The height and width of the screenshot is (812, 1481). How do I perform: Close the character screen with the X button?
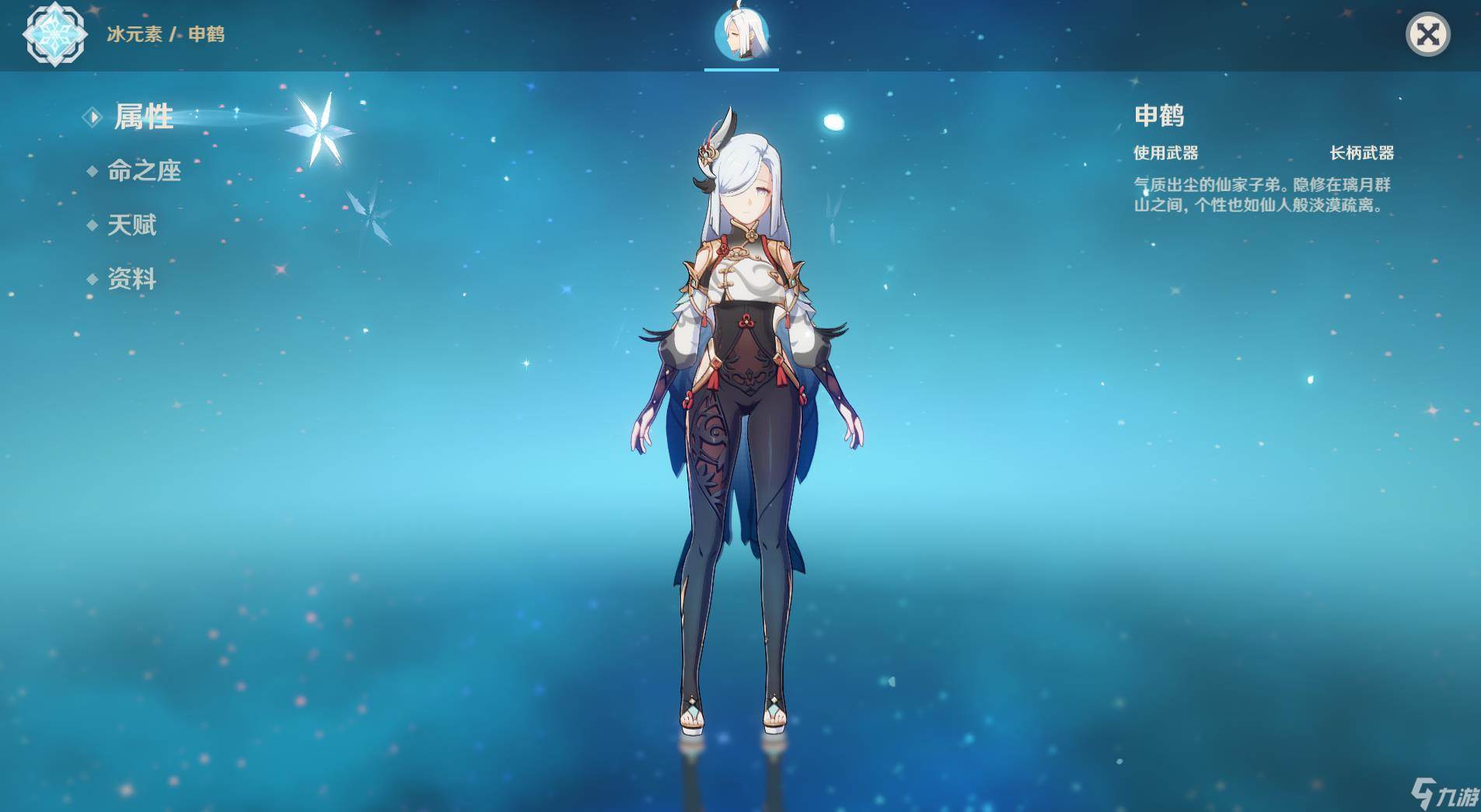coord(1427,35)
